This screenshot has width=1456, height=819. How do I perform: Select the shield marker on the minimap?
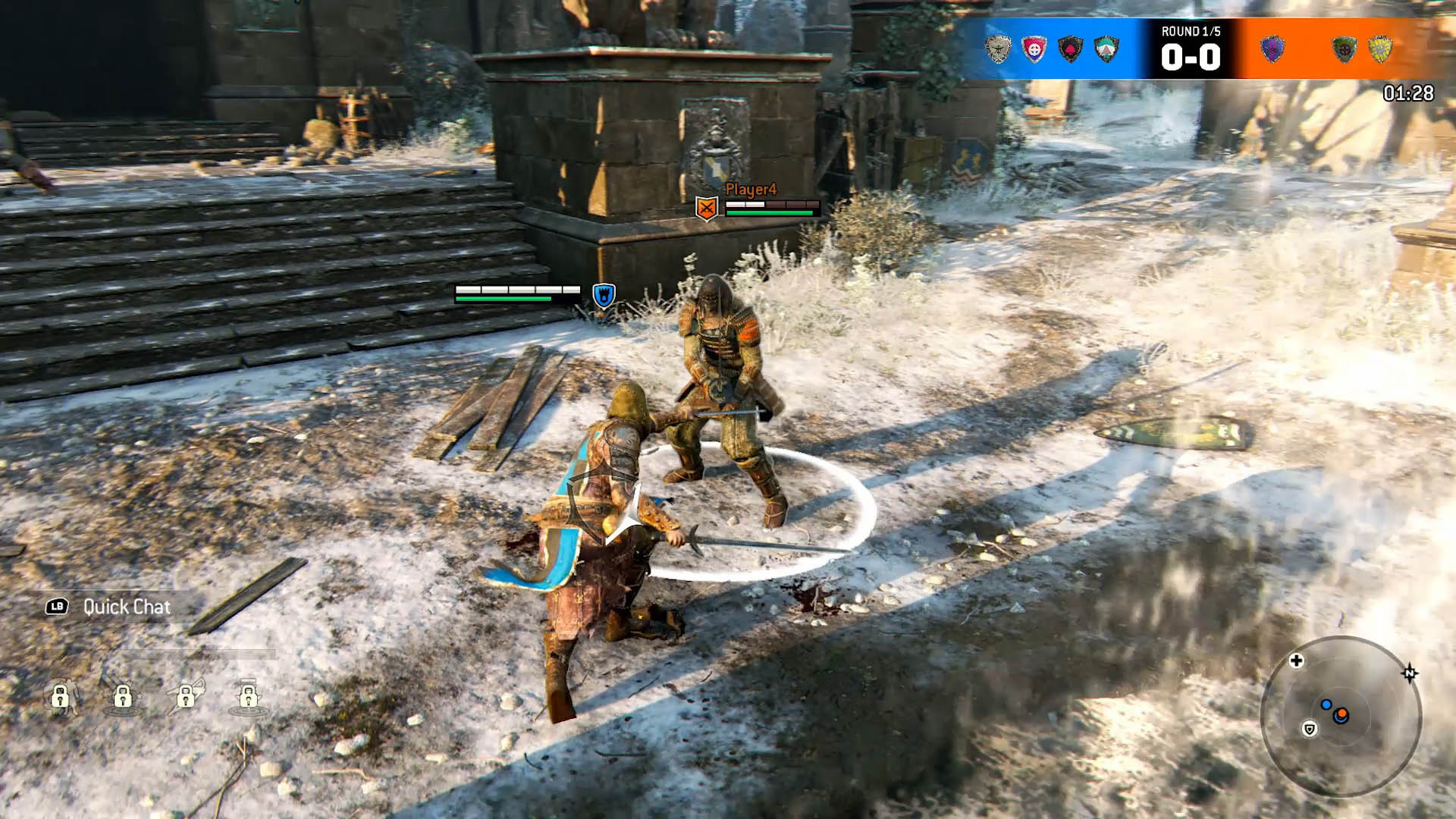coord(1309,729)
